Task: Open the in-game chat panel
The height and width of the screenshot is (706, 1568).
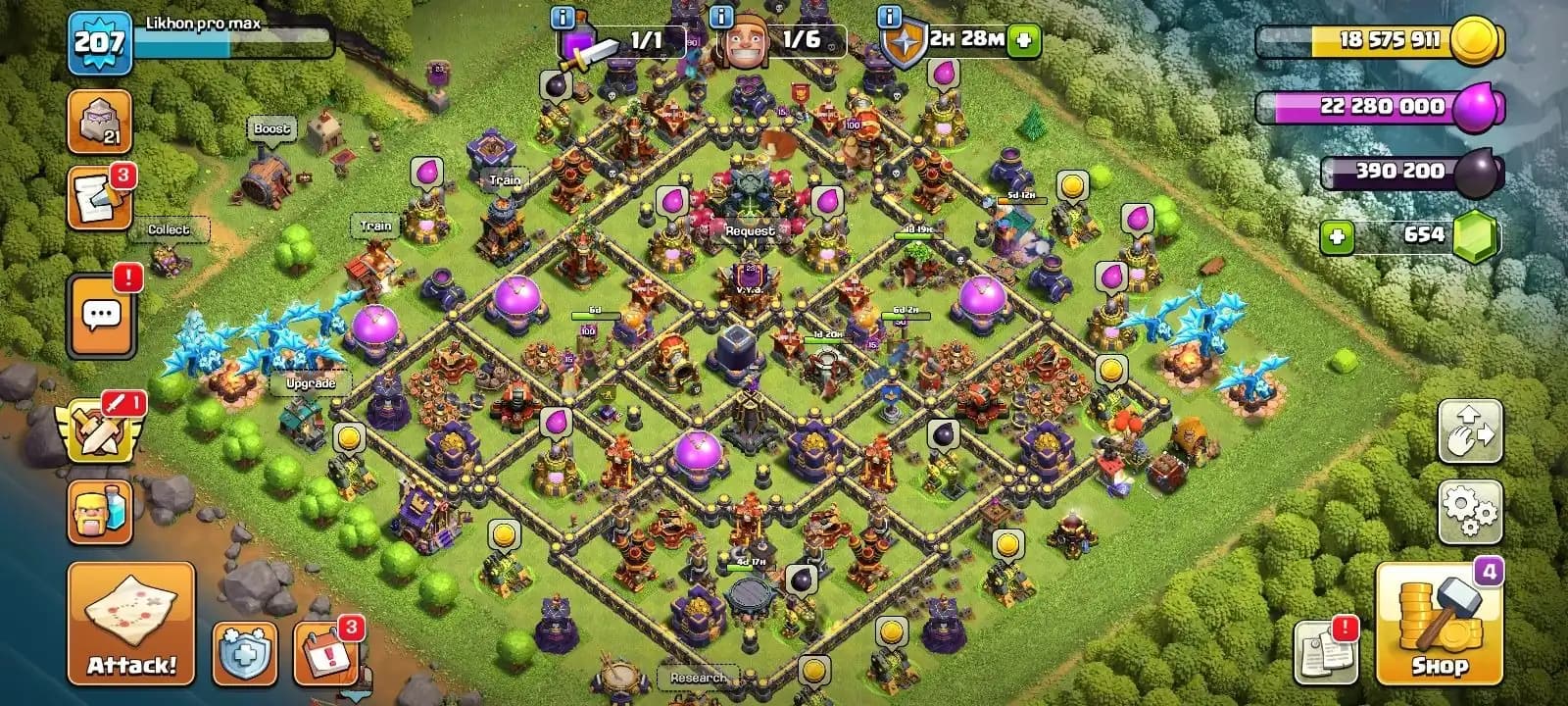Action: 100,314
